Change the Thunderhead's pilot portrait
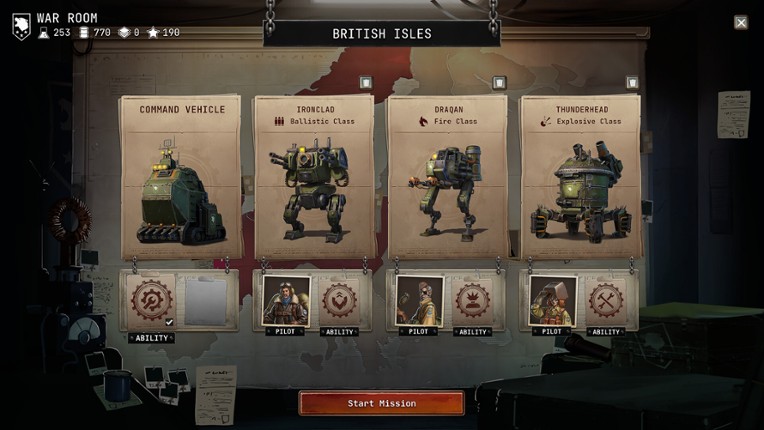The image size is (764, 430). tap(552, 300)
